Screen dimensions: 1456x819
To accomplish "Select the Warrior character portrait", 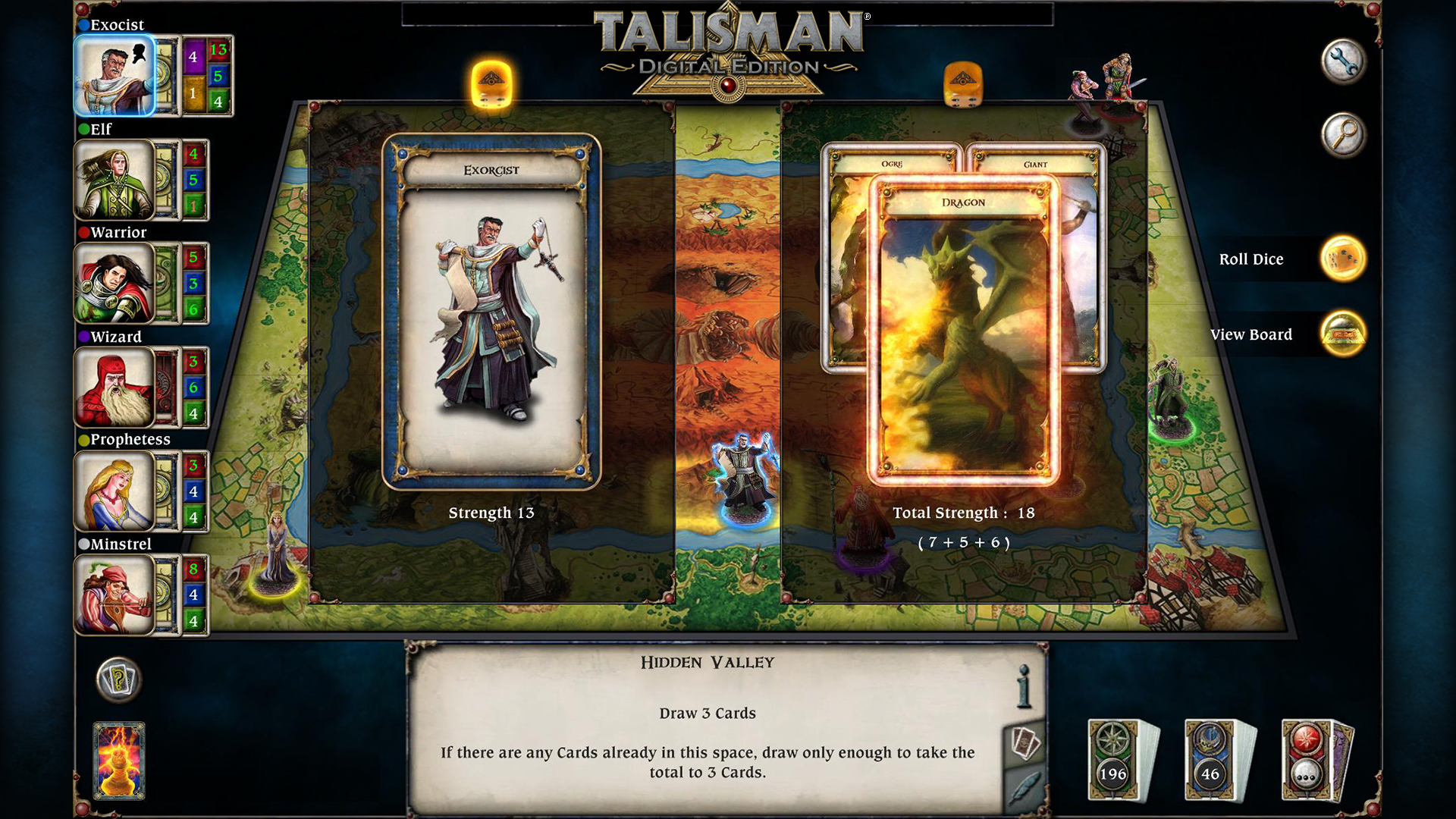I will [x=114, y=284].
